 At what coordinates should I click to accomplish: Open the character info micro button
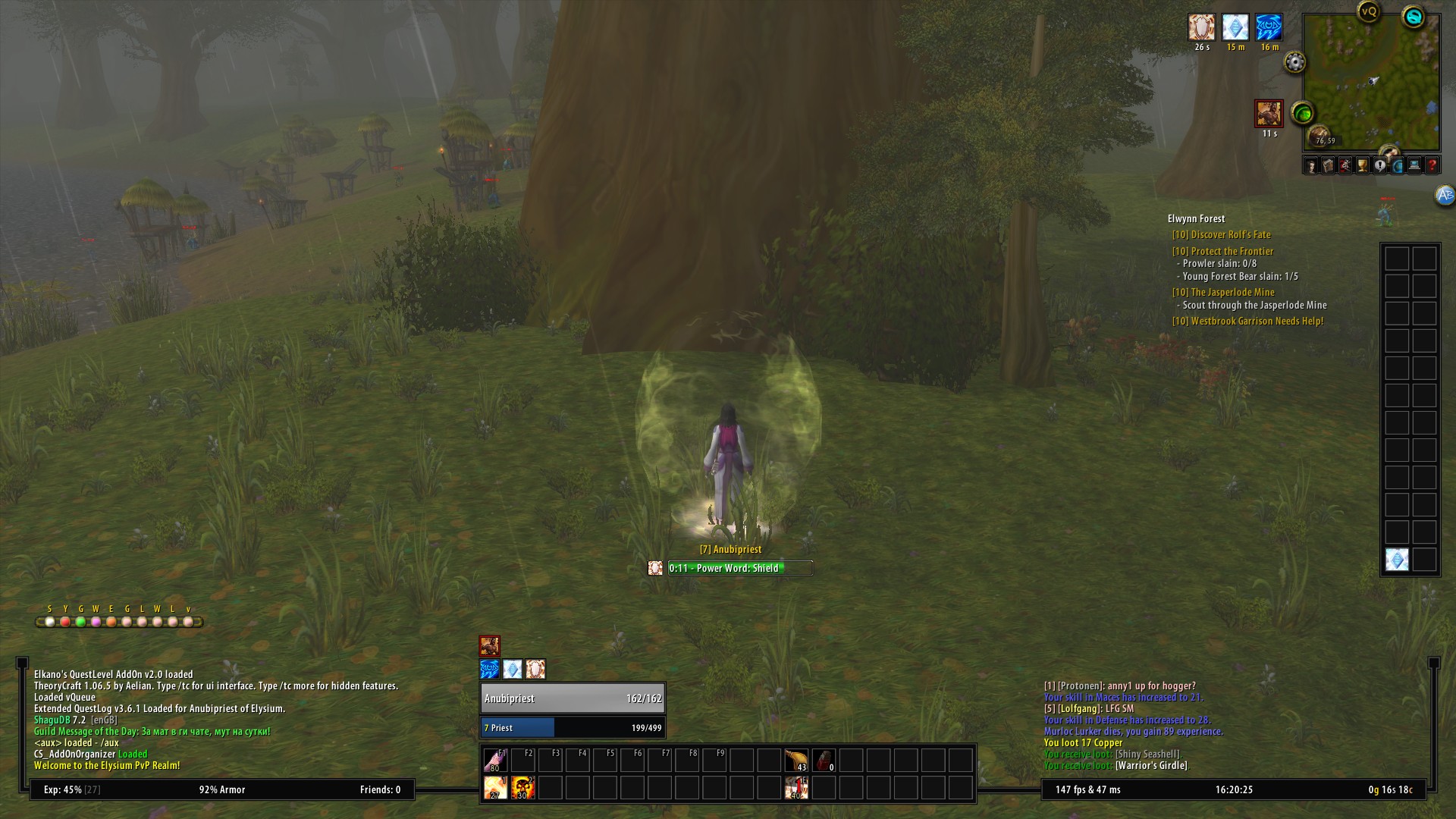click(1311, 165)
